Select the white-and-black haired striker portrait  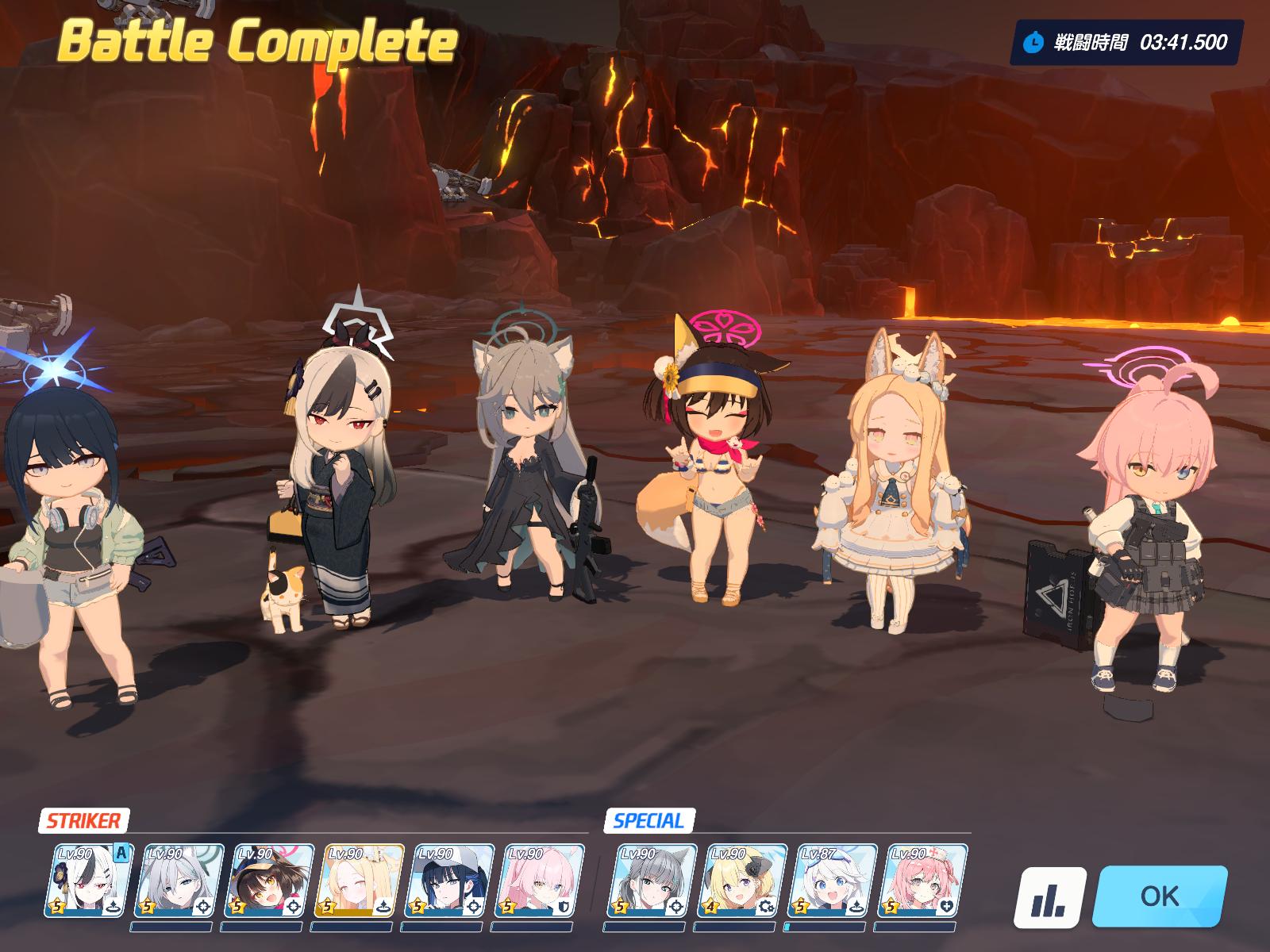(89, 881)
